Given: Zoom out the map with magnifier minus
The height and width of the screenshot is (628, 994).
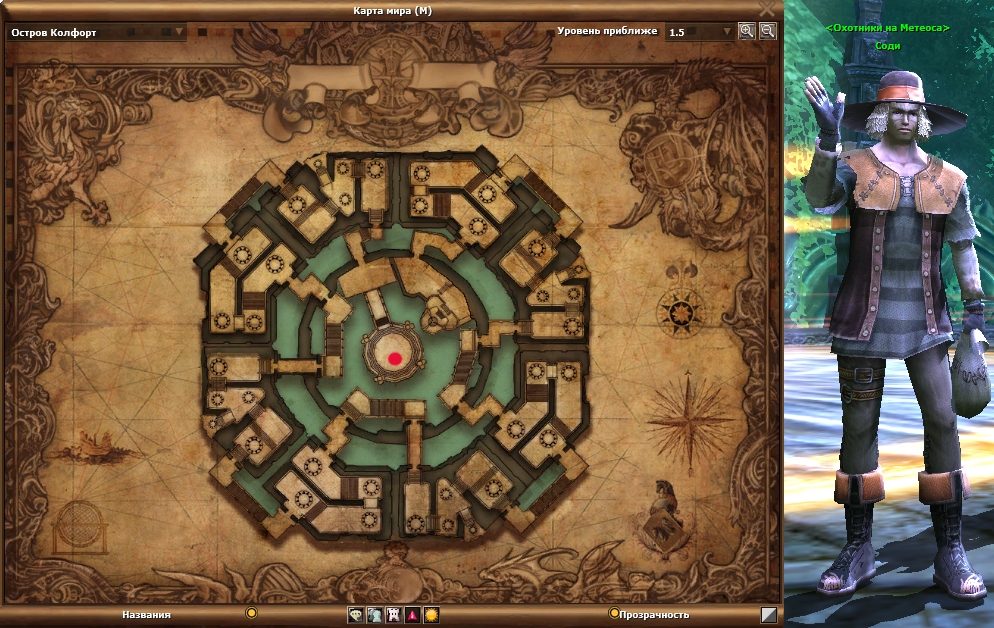Looking at the screenshot, I should click(x=767, y=31).
